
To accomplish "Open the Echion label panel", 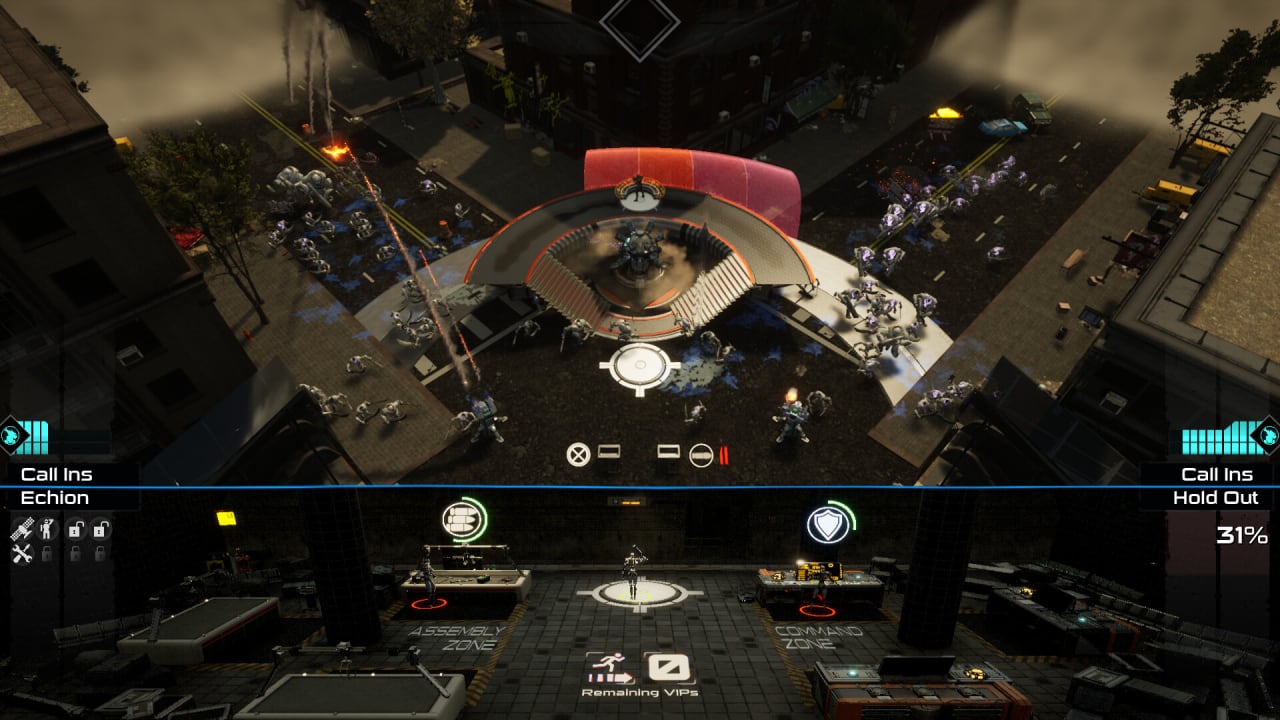I will pos(56,498).
